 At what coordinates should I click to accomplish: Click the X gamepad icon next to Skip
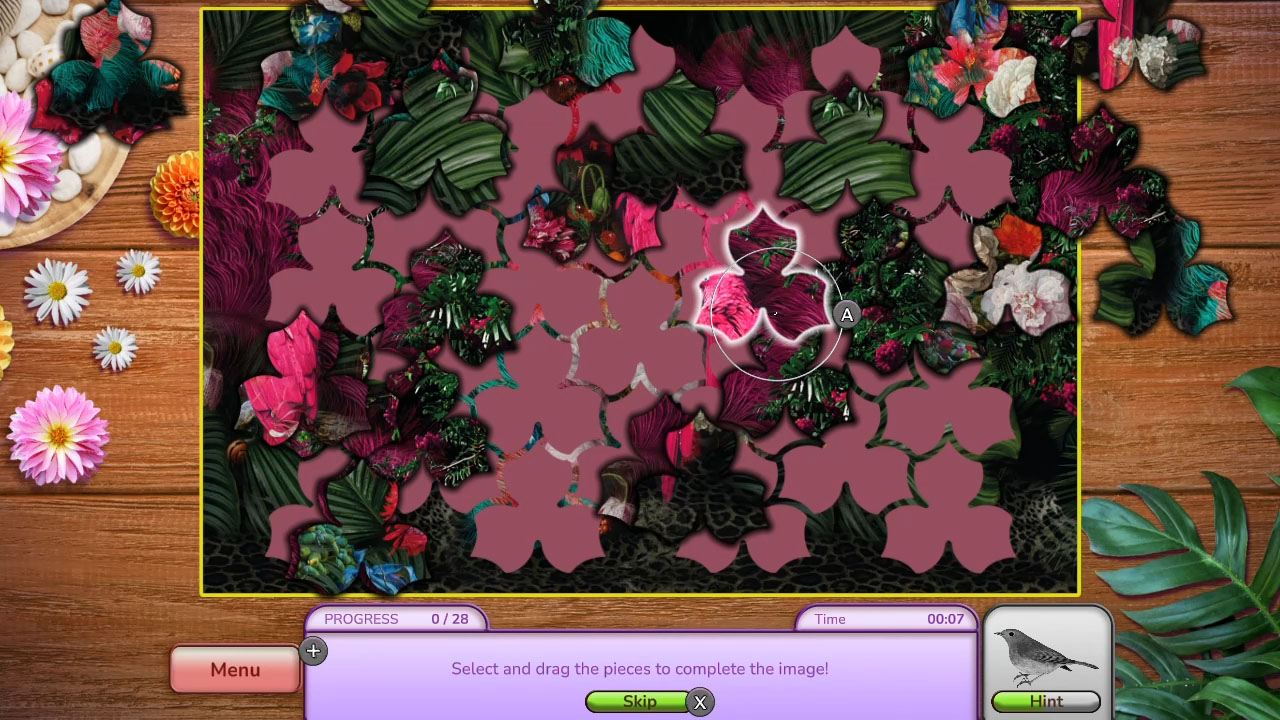pyautogui.click(x=700, y=703)
